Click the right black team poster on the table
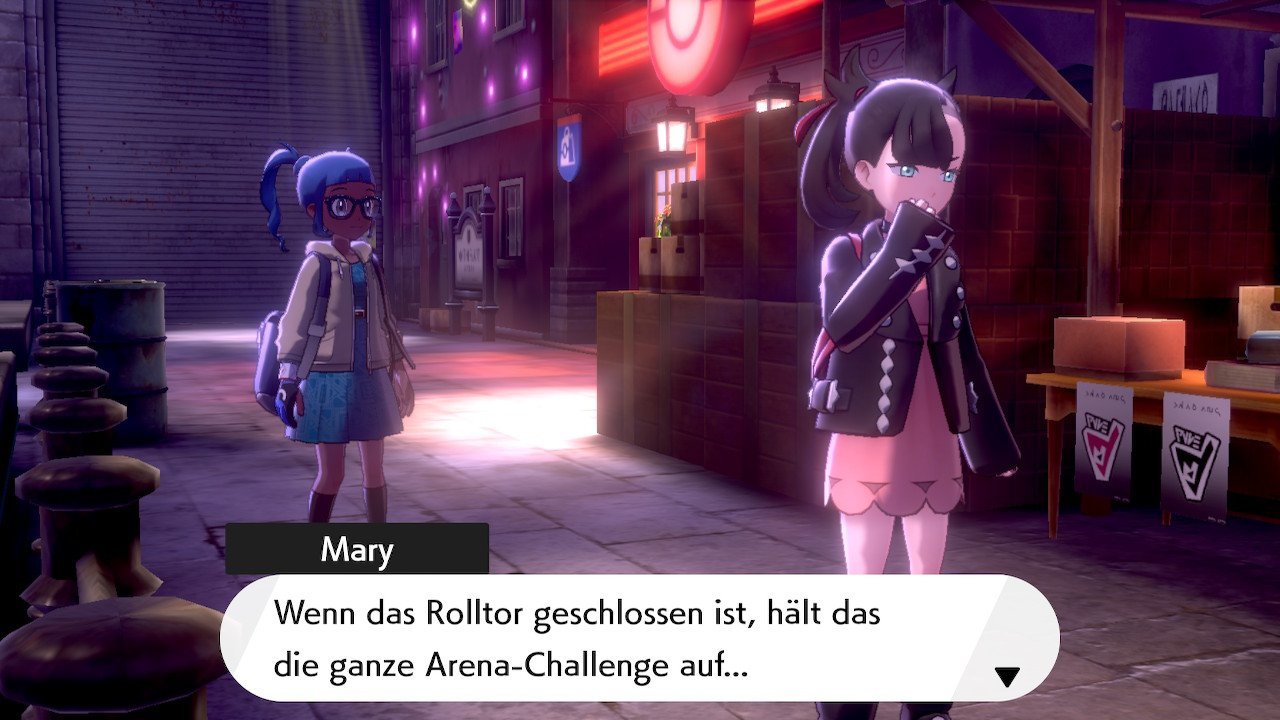Image resolution: width=1280 pixels, height=720 pixels. [x=1193, y=455]
